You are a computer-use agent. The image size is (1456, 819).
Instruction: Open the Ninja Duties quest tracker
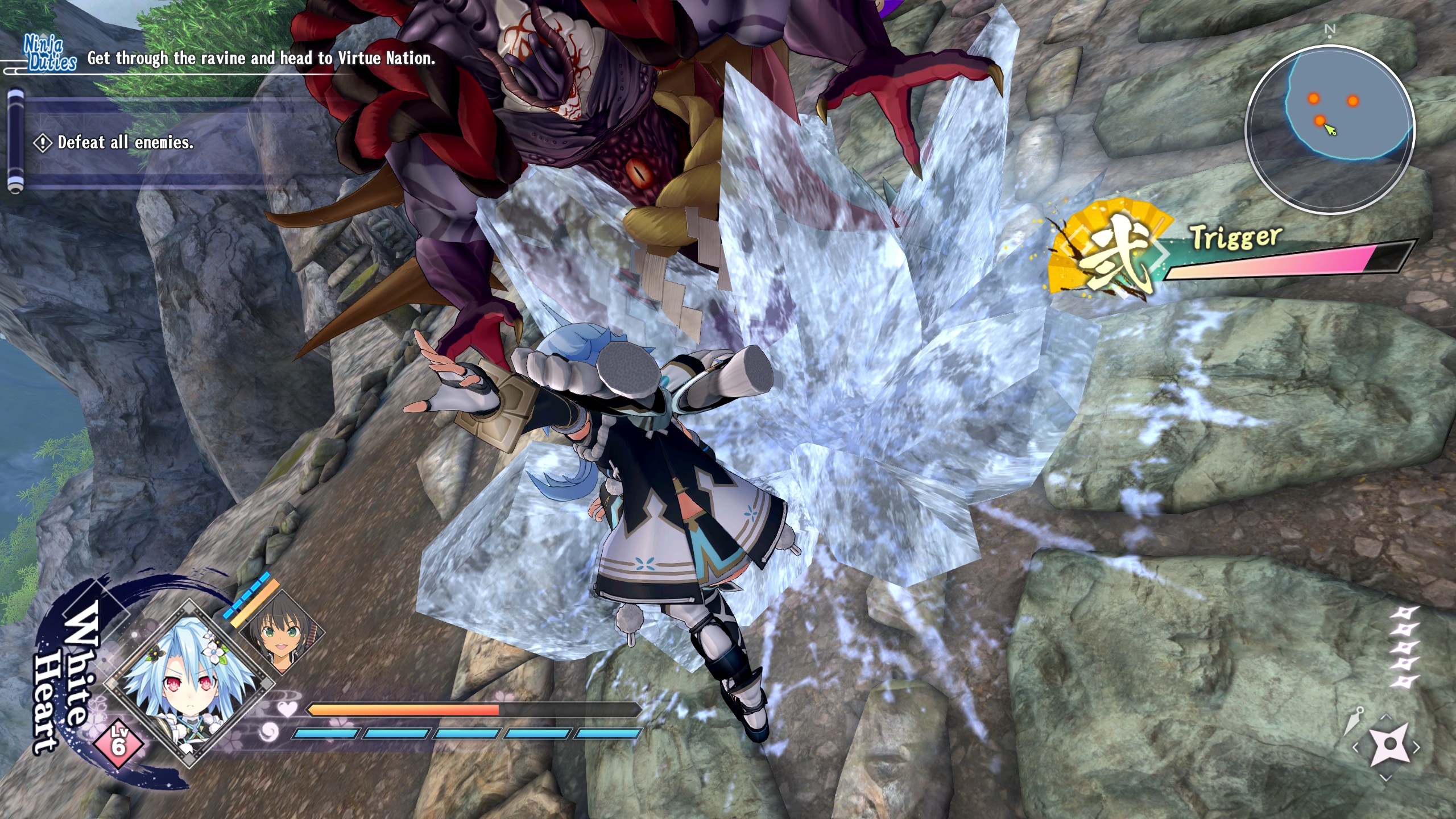[50, 55]
